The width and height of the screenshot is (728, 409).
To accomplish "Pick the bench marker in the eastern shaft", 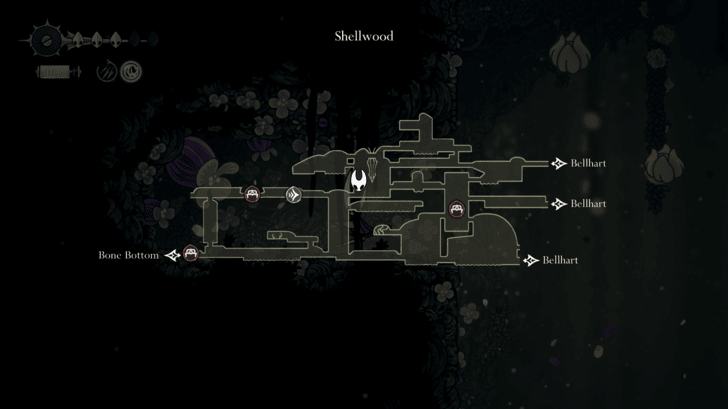I will coord(457,209).
